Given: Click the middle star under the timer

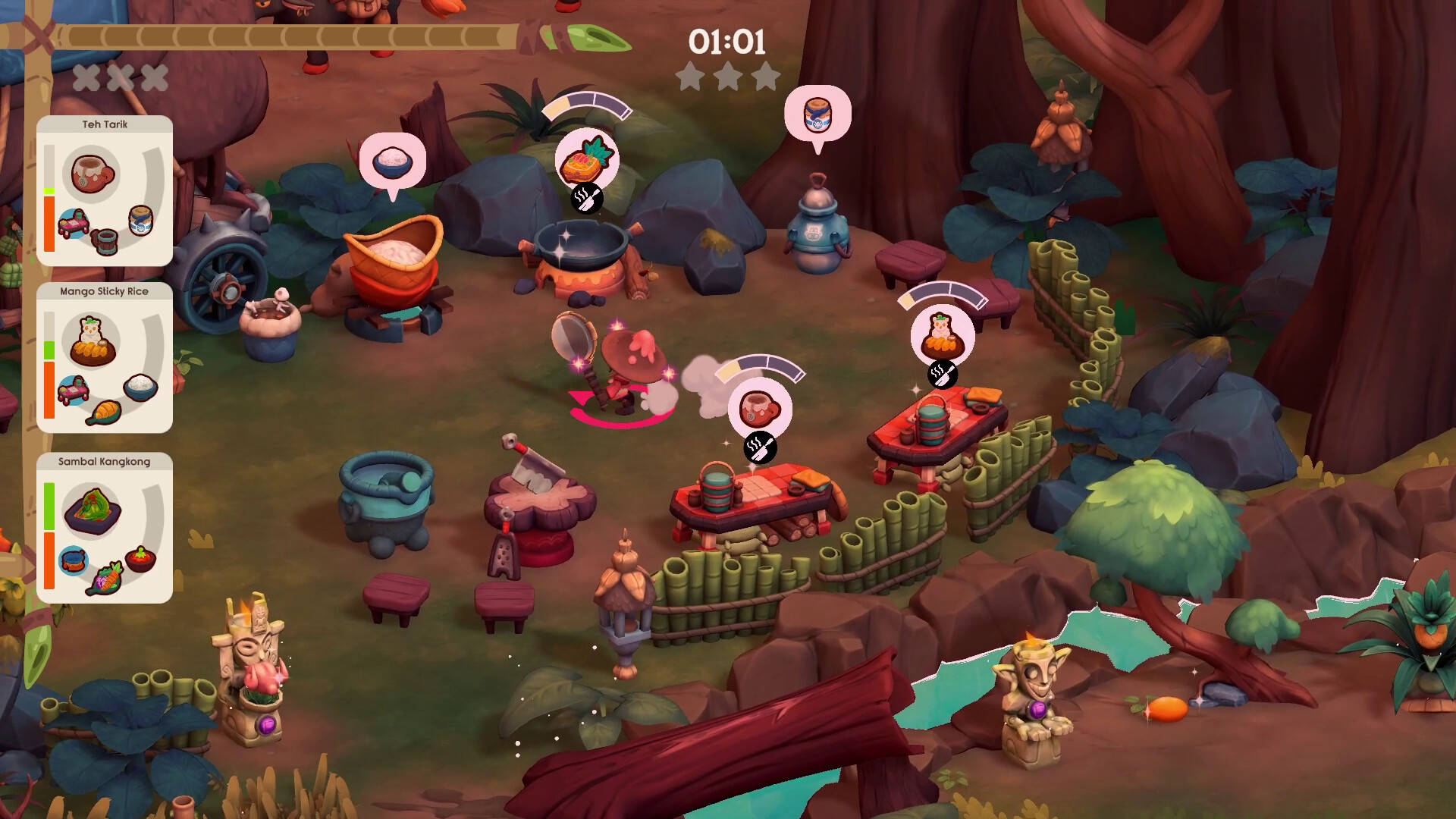Looking at the screenshot, I should tap(726, 77).
